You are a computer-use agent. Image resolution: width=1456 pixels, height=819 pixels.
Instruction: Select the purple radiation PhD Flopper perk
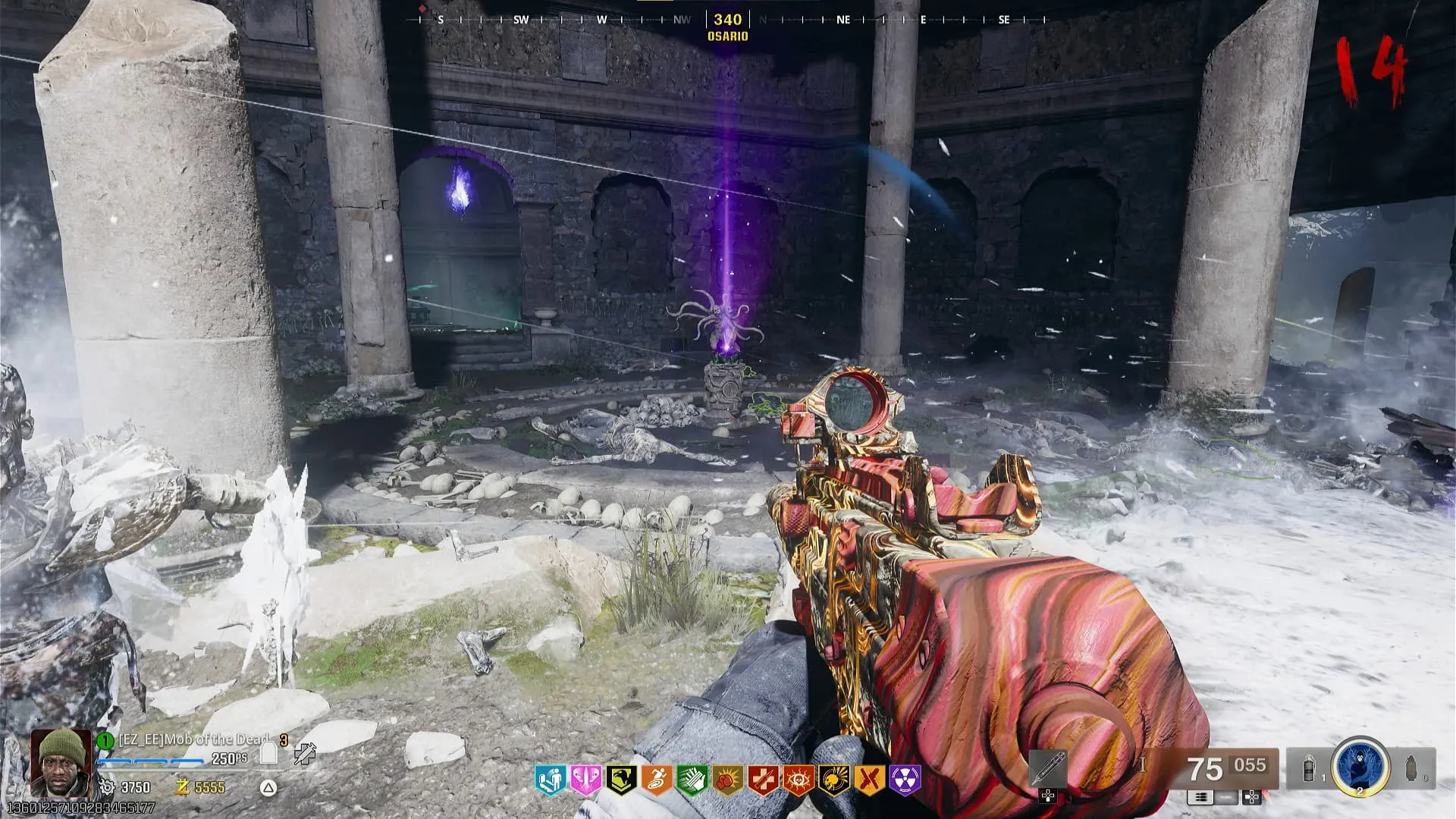905,780
